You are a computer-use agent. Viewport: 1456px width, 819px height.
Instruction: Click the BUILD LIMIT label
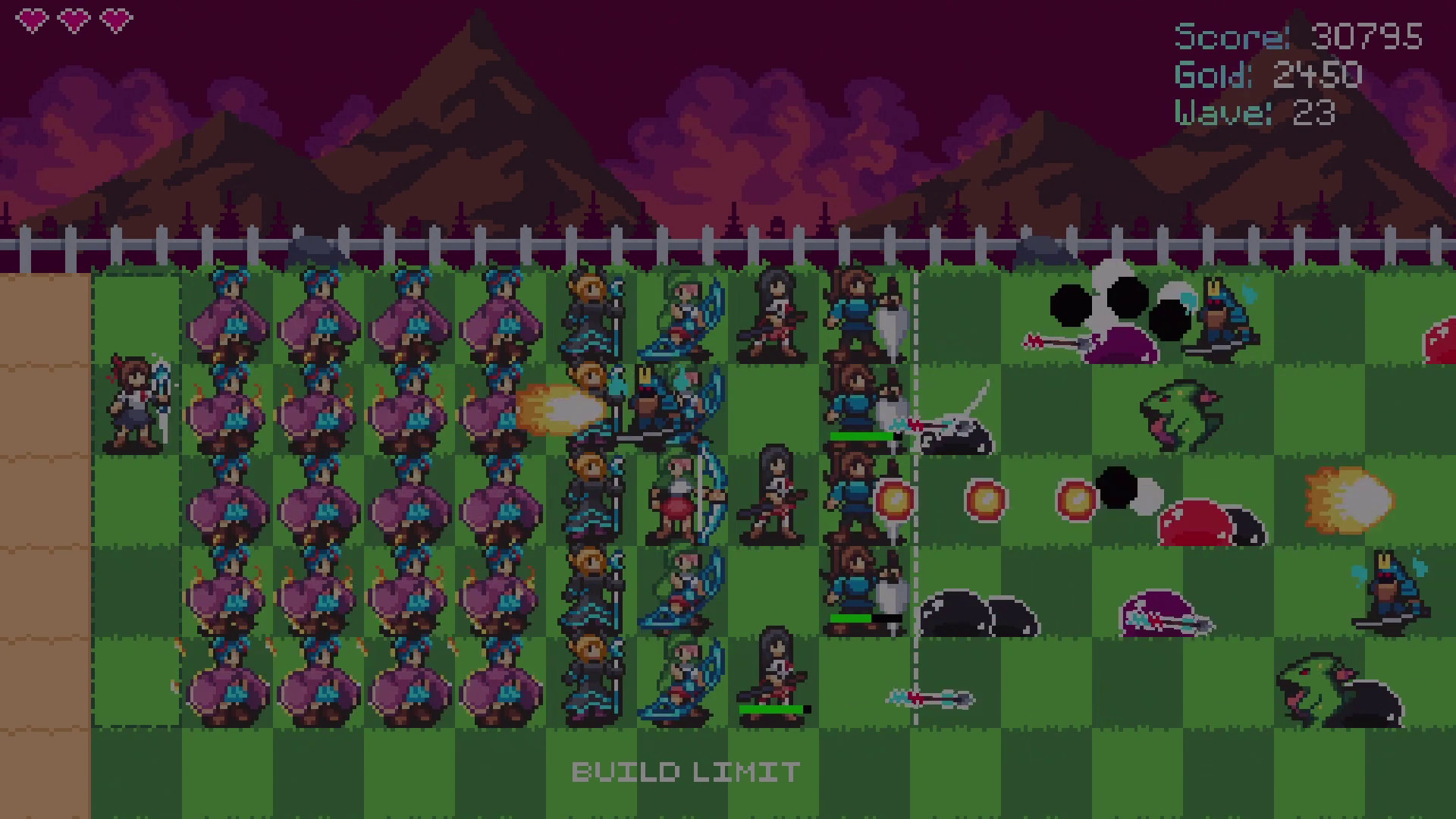click(684, 772)
